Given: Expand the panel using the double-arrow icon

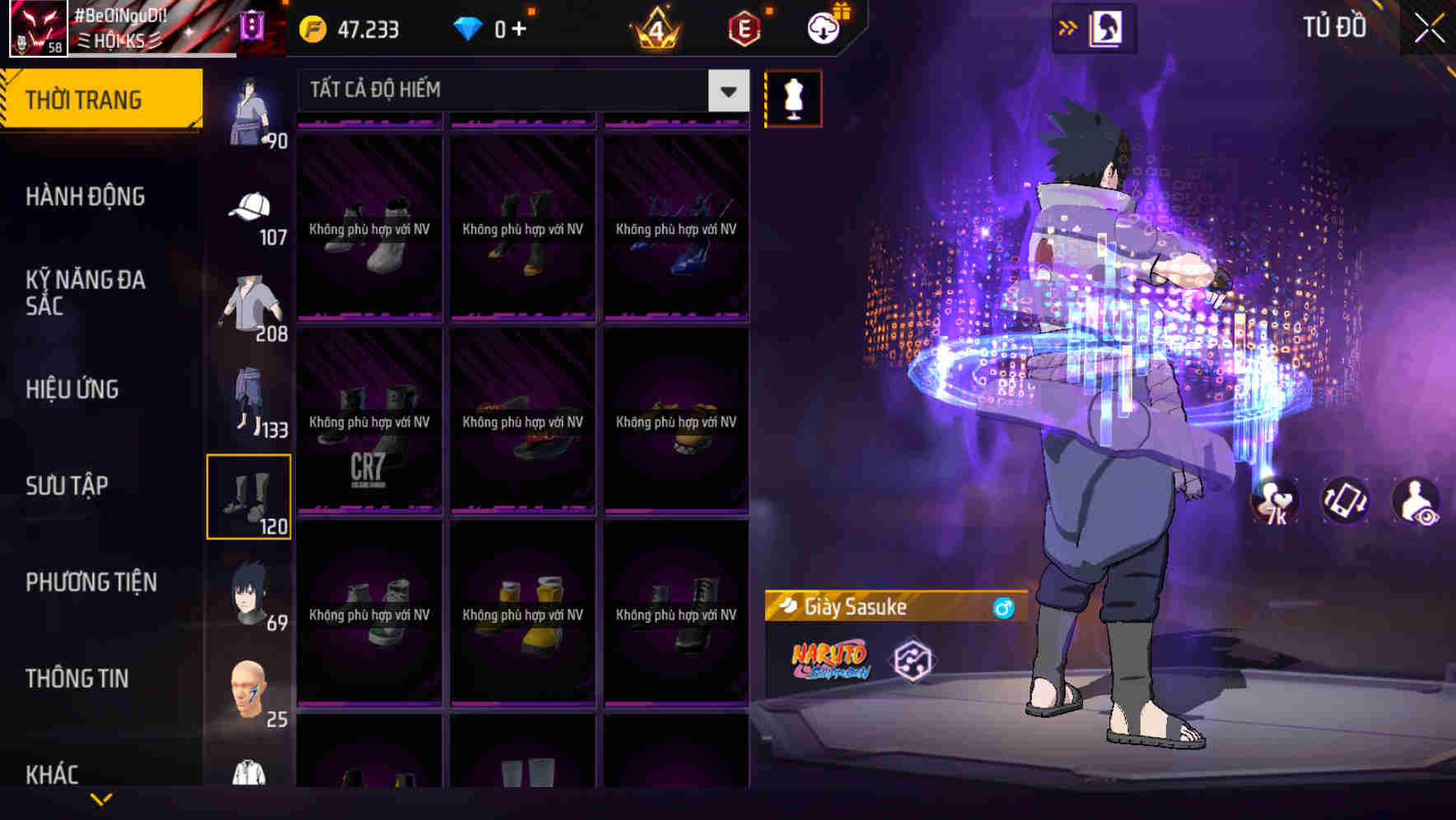Looking at the screenshot, I should click(x=1068, y=26).
